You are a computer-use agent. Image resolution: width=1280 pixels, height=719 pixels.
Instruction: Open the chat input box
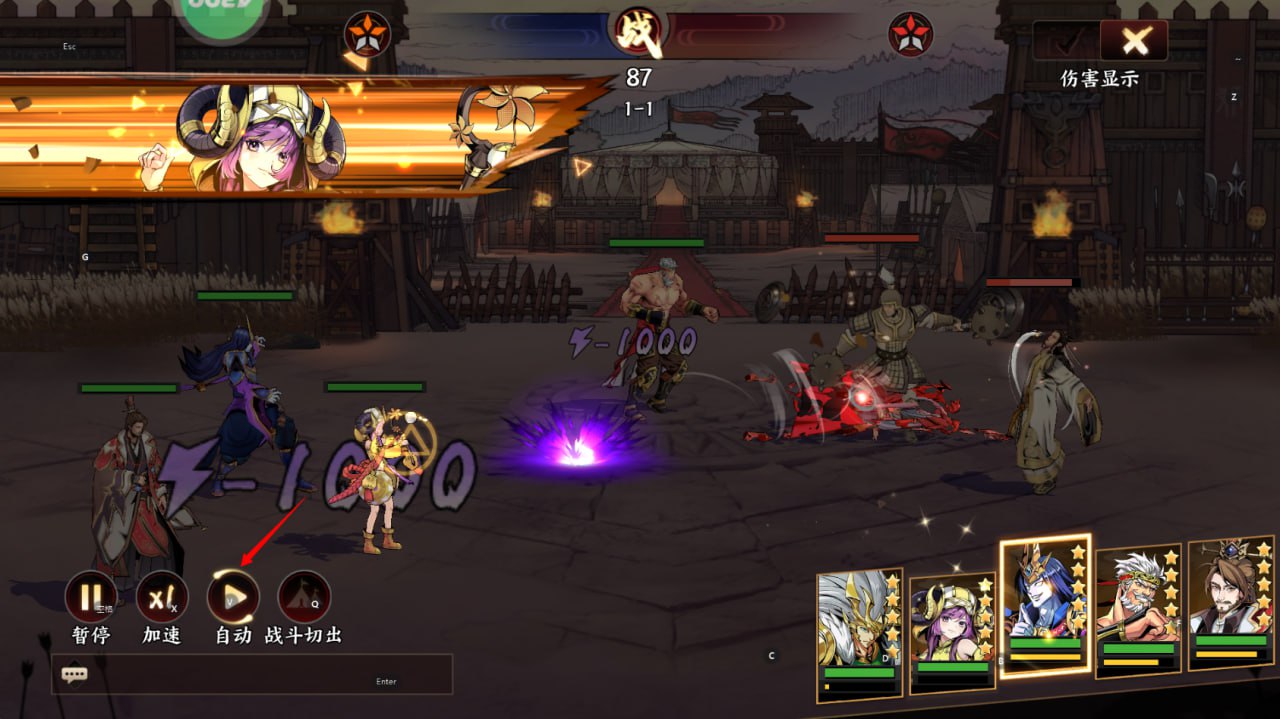tap(270, 674)
